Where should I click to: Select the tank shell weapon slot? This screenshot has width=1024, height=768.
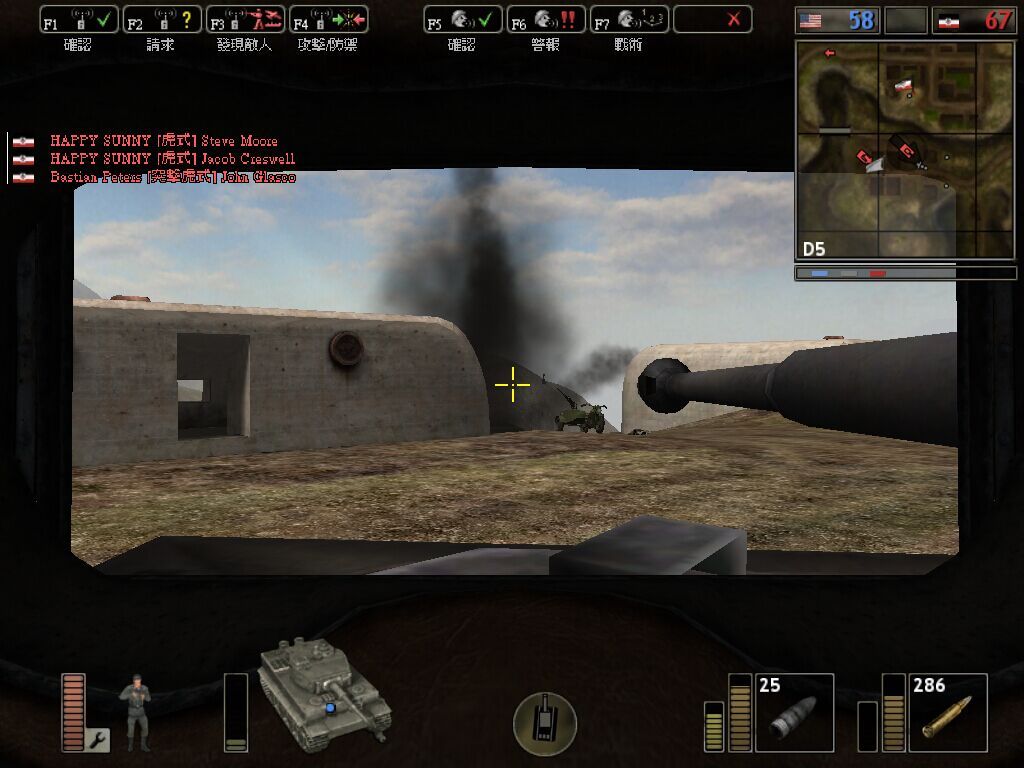pyautogui.click(x=794, y=712)
